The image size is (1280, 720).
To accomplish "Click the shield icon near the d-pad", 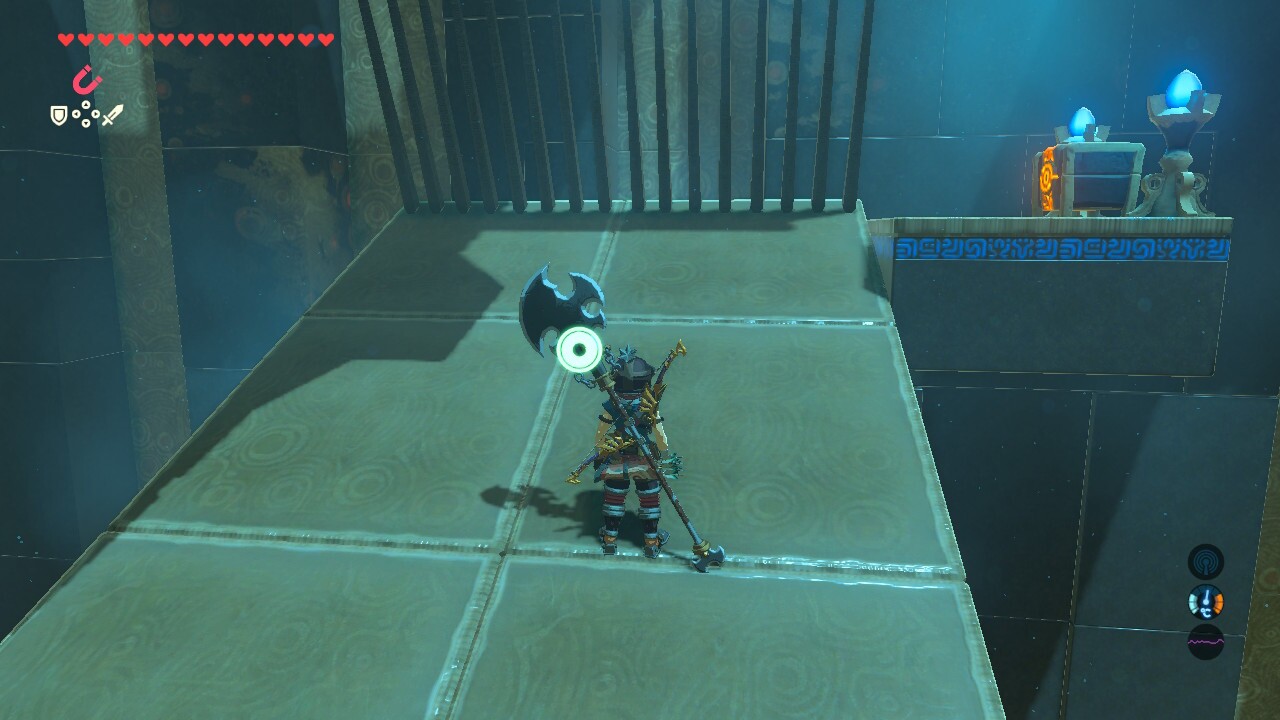I will point(59,116).
